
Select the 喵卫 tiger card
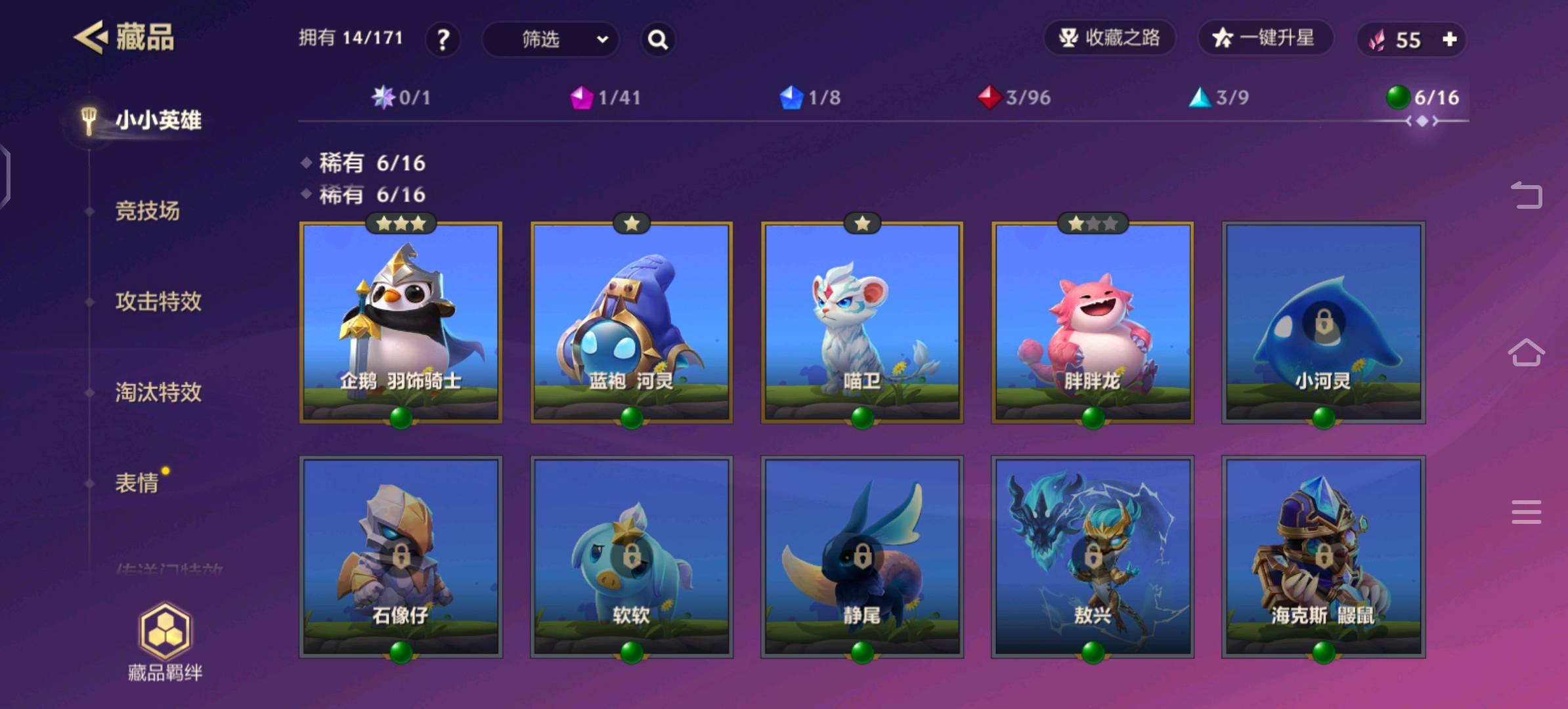tap(861, 322)
